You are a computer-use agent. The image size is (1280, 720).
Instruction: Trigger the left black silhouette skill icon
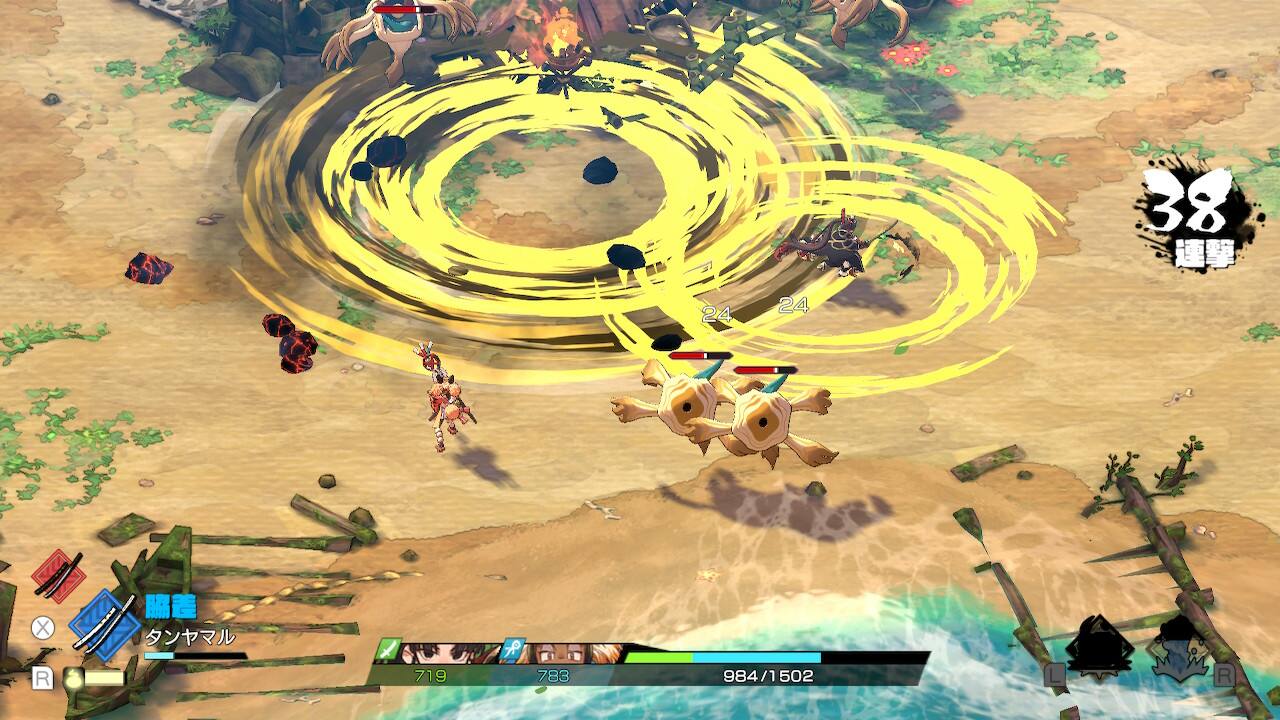pos(1098,645)
